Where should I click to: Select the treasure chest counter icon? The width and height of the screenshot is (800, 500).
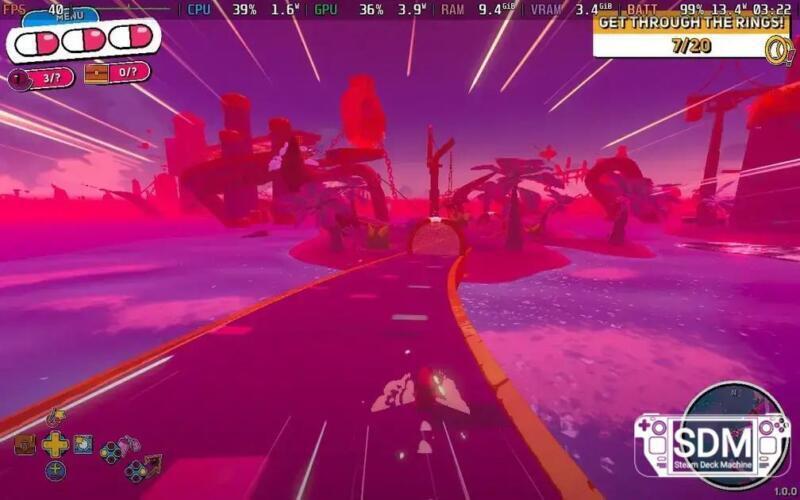pyautogui.click(x=97, y=73)
